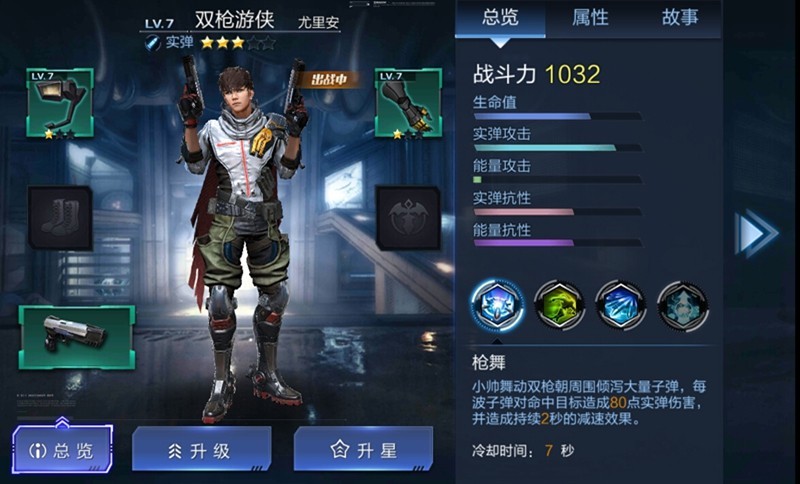The height and width of the screenshot is (484, 800).
Task: Select the 总览 tab at top
Action: coord(500,17)
